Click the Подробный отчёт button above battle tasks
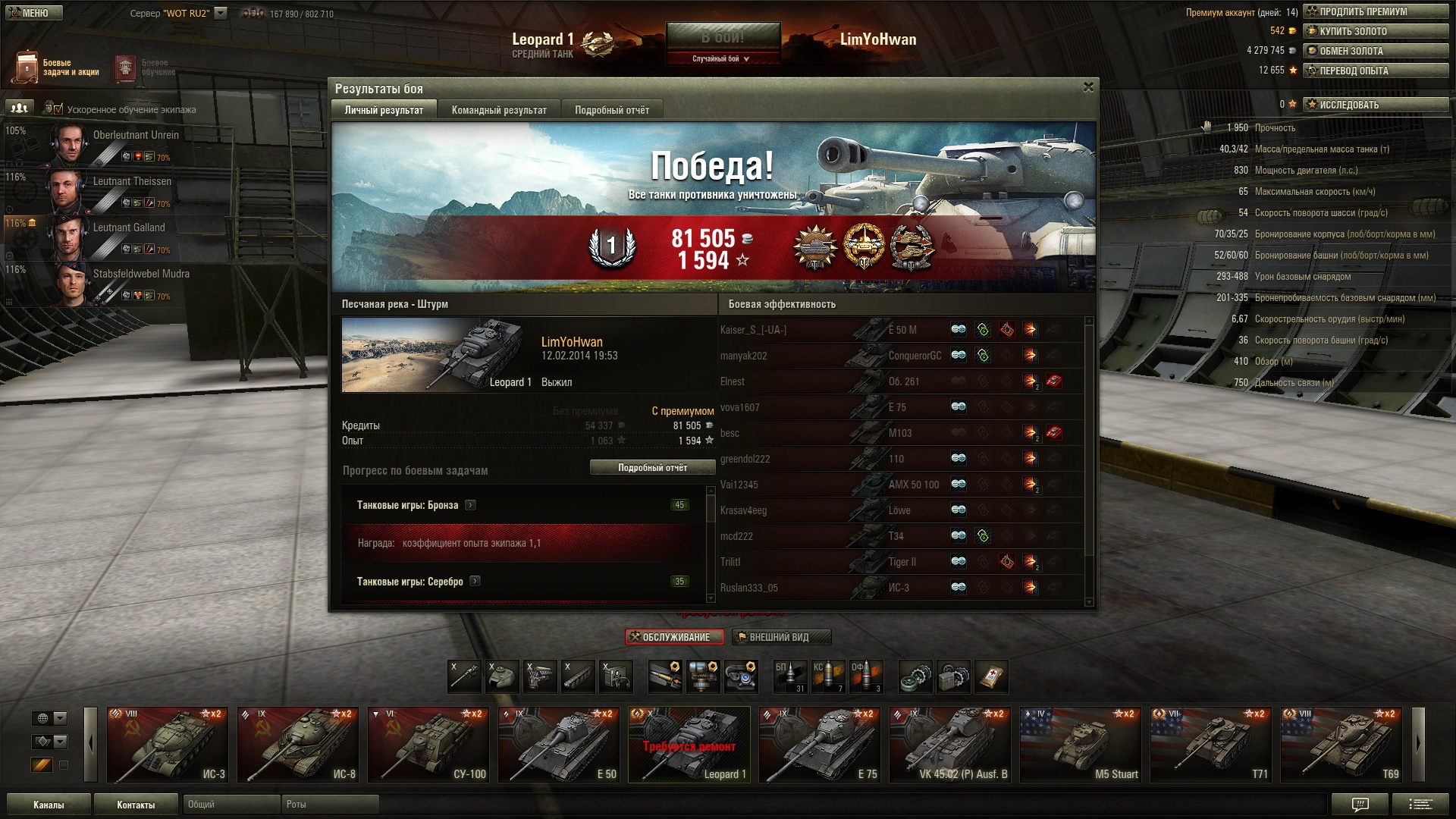This screenshot has width=1456, height=819. pos(652,468)
